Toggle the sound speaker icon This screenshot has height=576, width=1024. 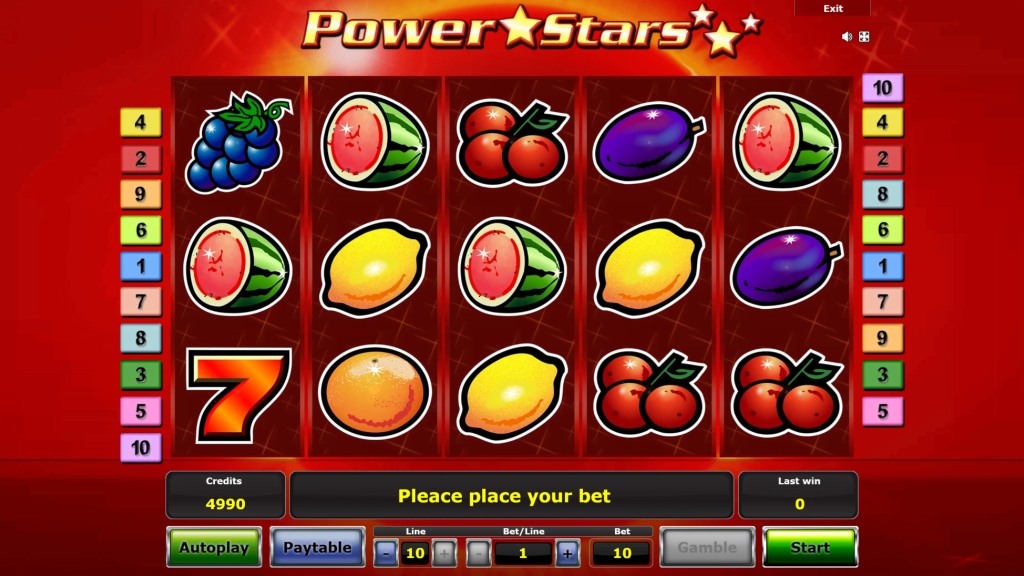pyautogui.click(x=847, y=37)
